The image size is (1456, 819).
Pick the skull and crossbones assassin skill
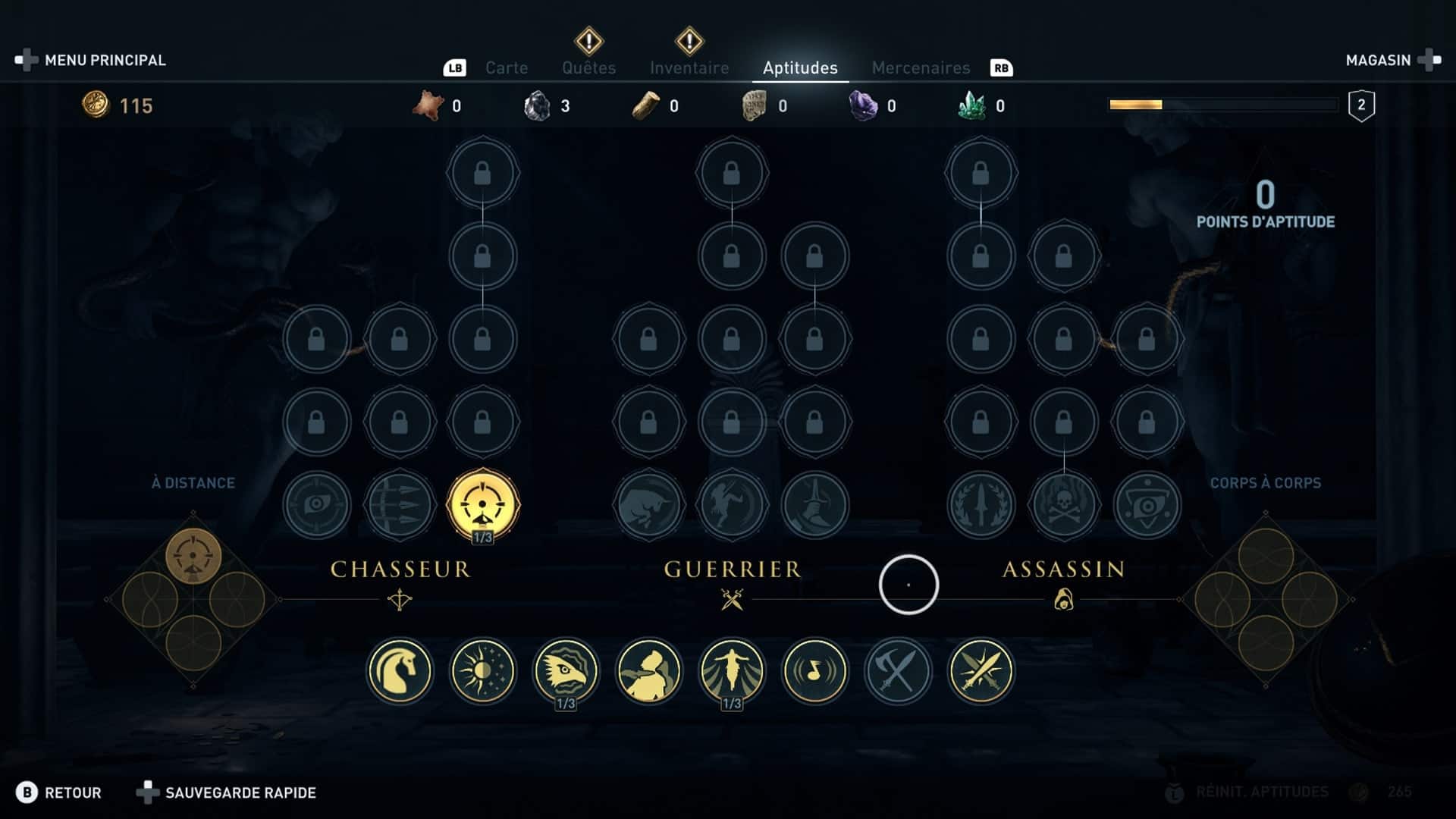tap(1063, 505)
